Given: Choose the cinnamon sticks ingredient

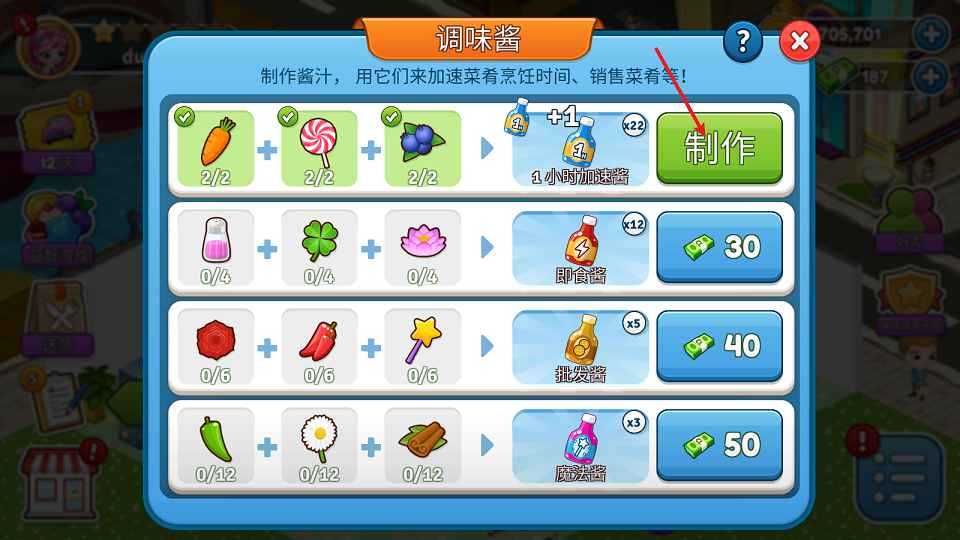Looking at the screenshot, I should 423,445.
